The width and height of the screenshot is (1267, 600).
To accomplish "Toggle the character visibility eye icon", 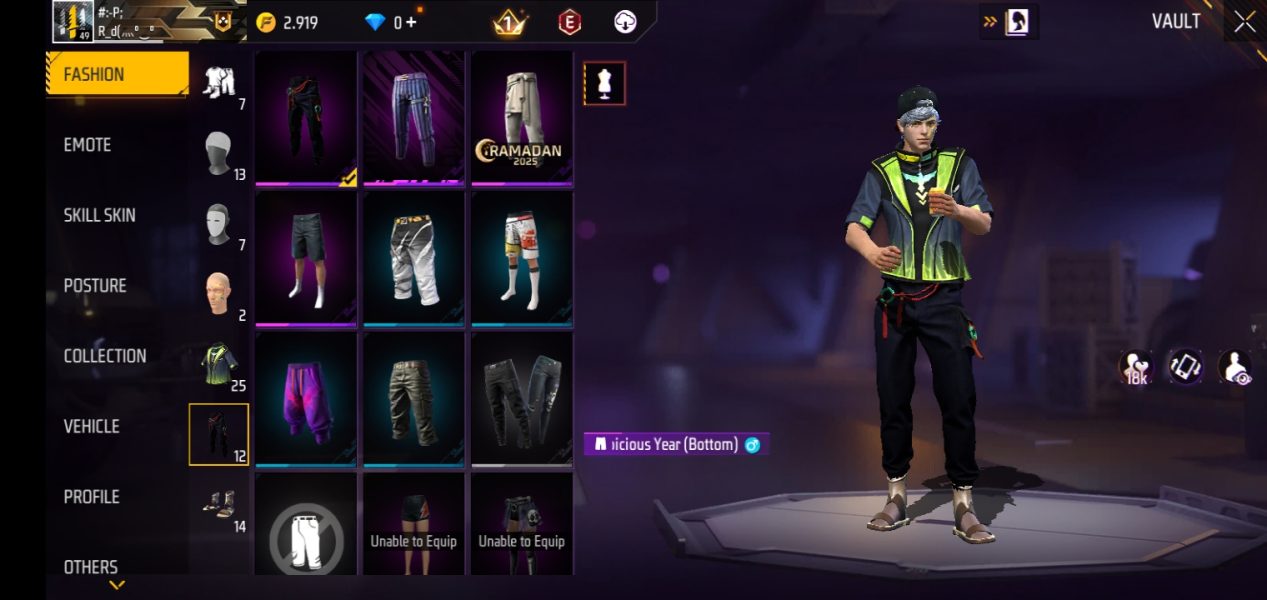I will click(x=1235, y=367).
